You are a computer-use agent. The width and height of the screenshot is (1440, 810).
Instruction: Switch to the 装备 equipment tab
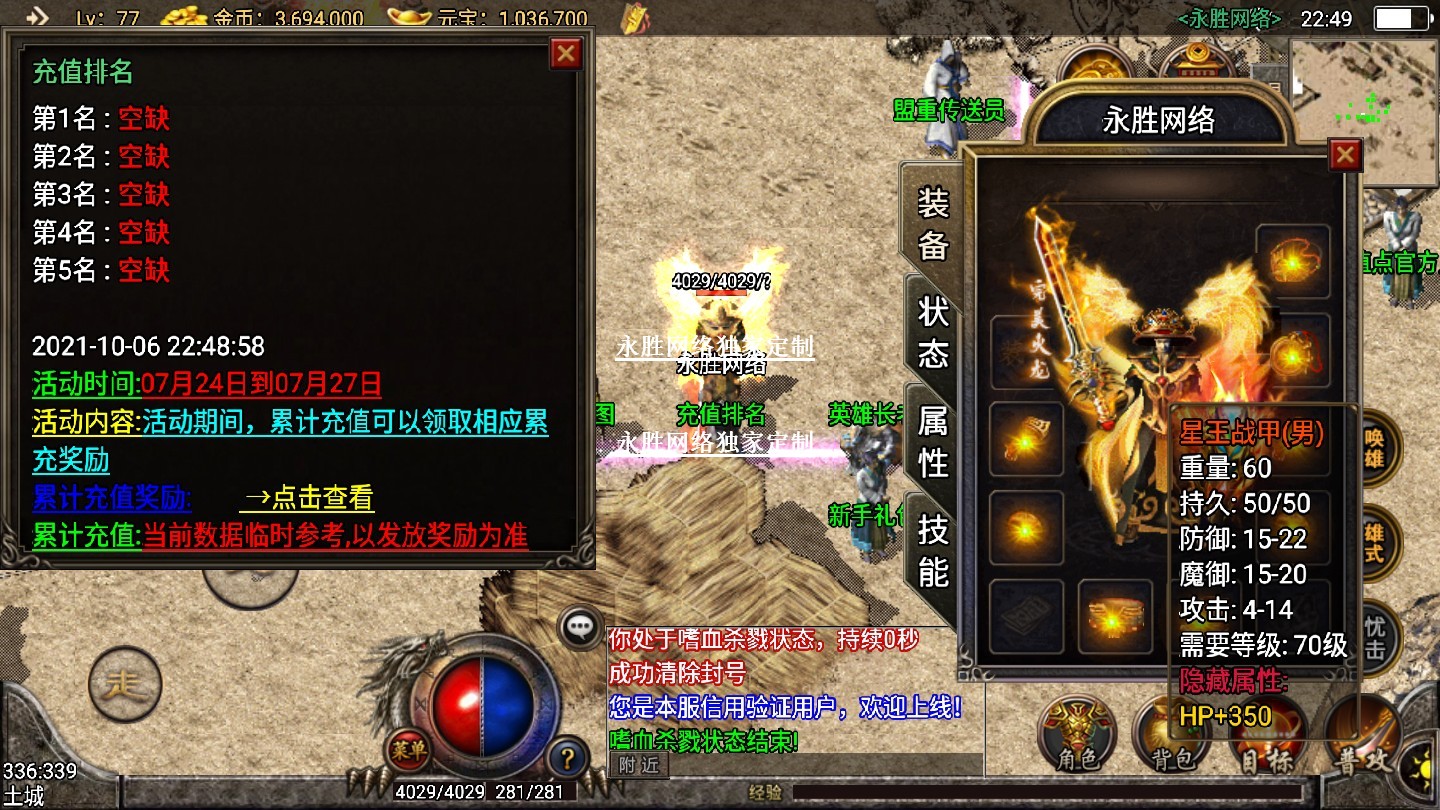coord(932,226)
